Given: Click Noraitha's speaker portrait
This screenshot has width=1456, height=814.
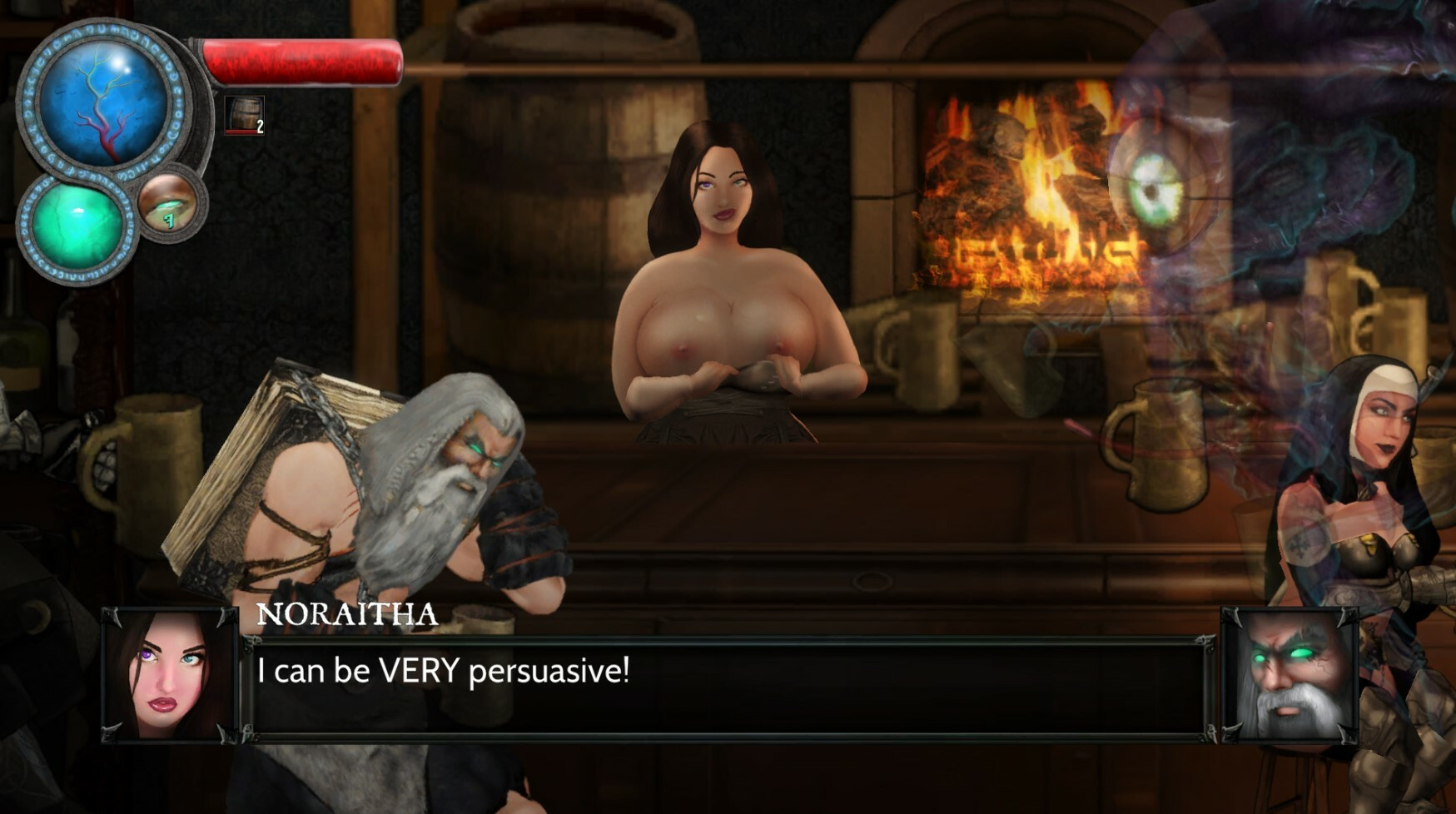Looking at the screenshot, I should (x=169, y=676).
